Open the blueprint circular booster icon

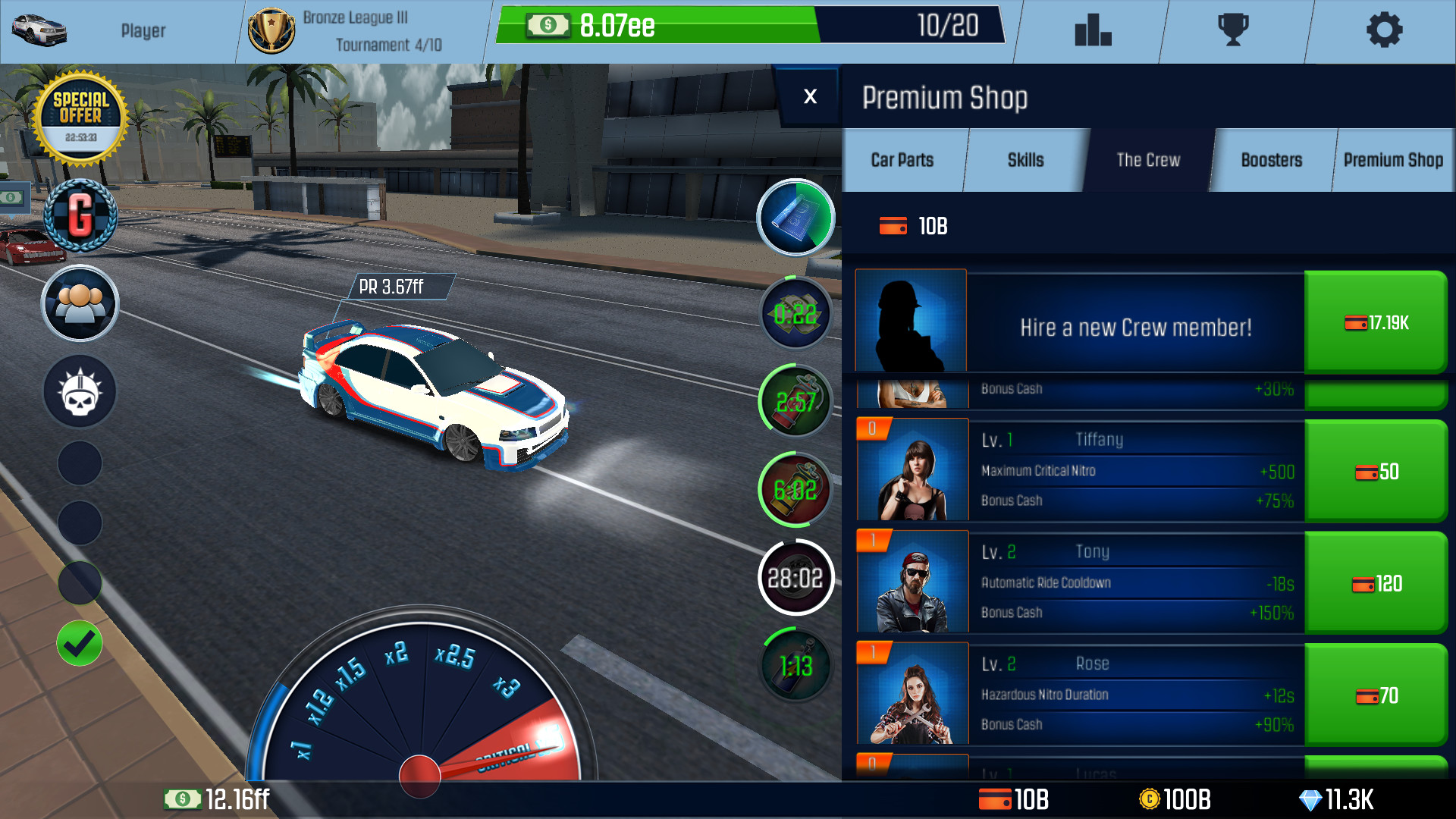pos(795,218)
